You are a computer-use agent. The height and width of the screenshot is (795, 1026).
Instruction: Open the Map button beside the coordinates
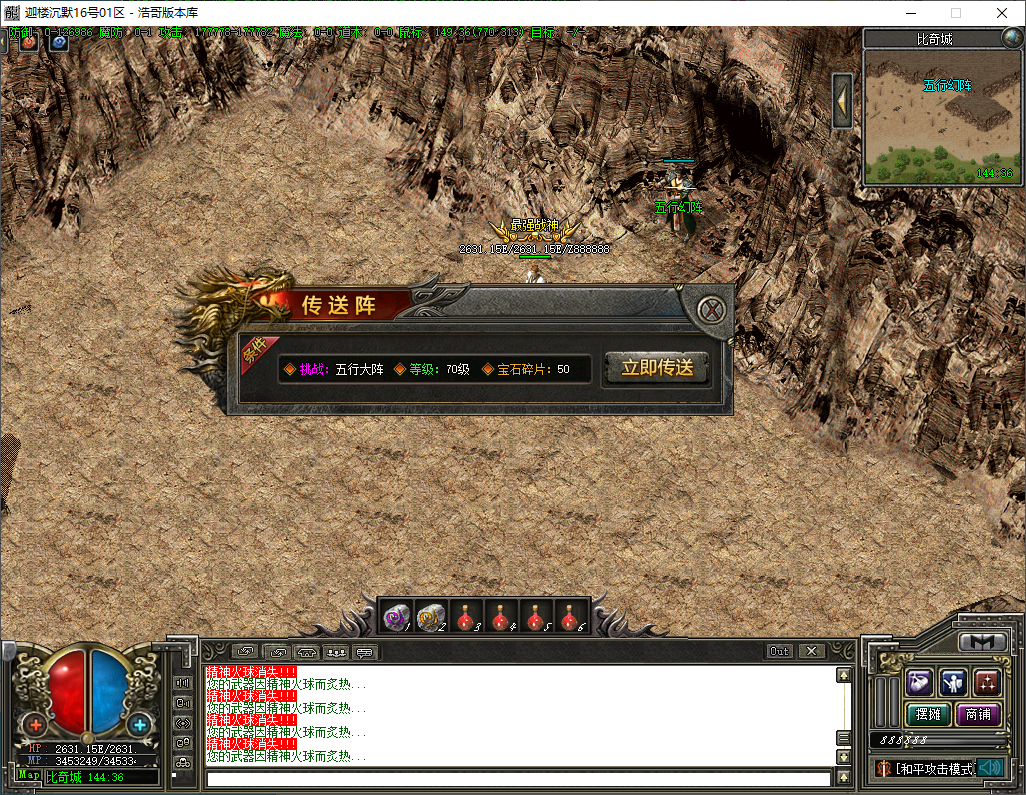29,776
